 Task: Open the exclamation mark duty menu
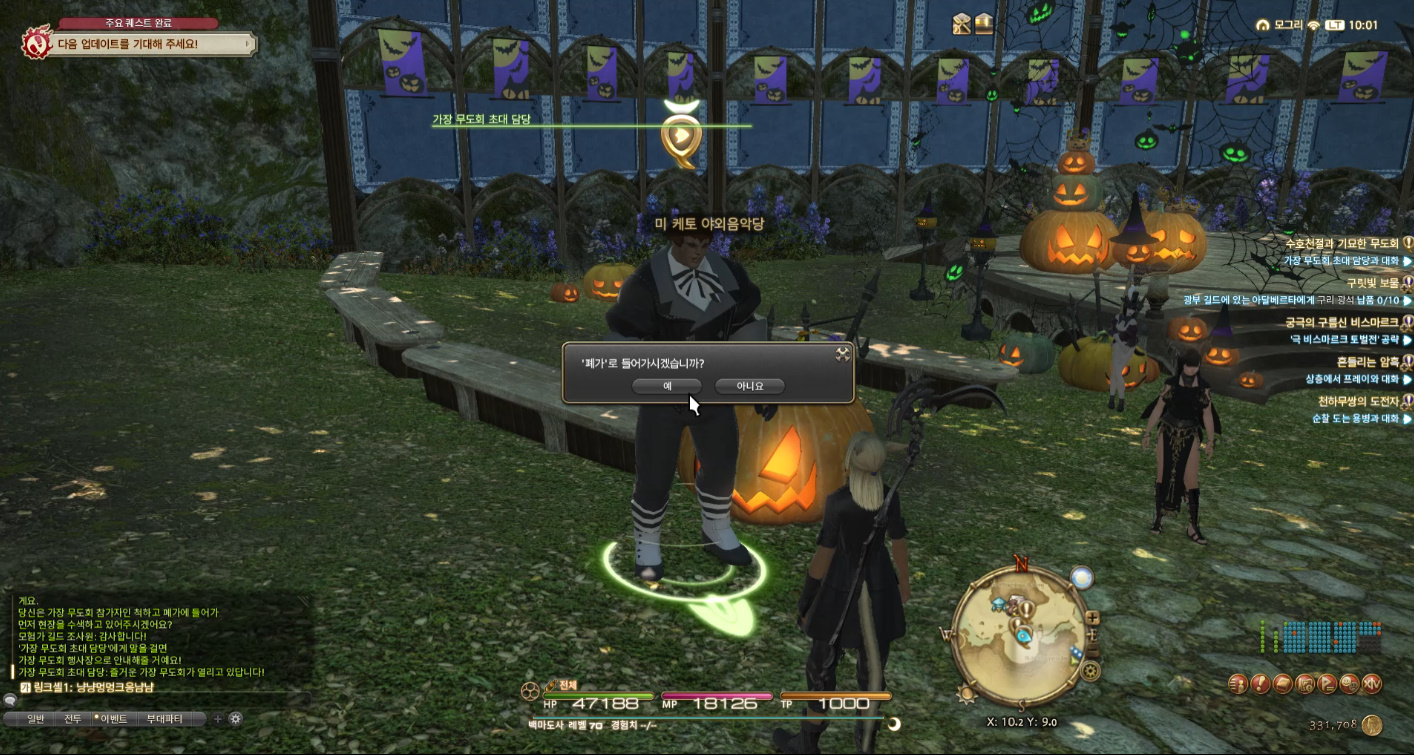click(1261, 684)
